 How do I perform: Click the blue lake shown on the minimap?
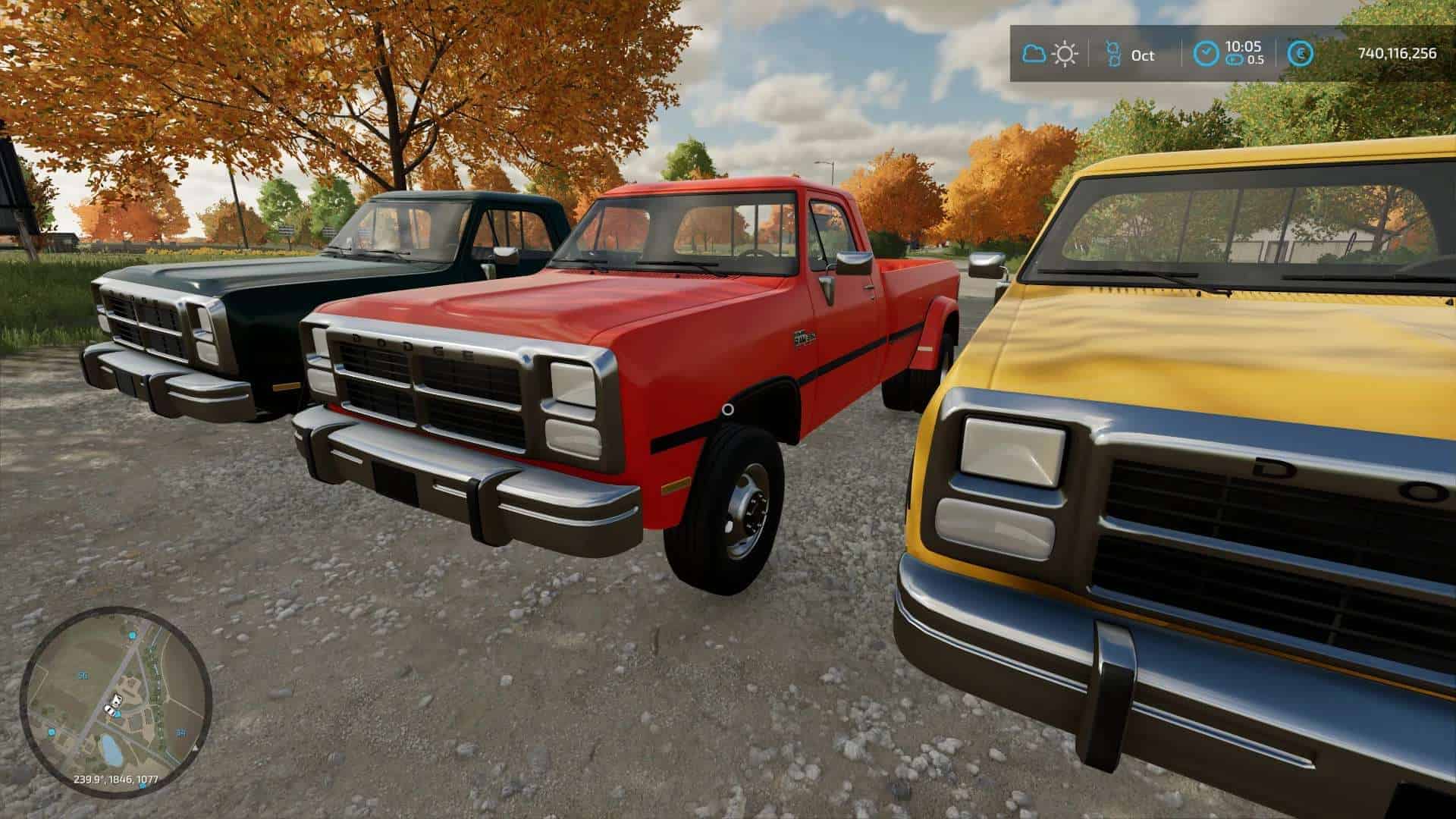click(x=111, y=750)
